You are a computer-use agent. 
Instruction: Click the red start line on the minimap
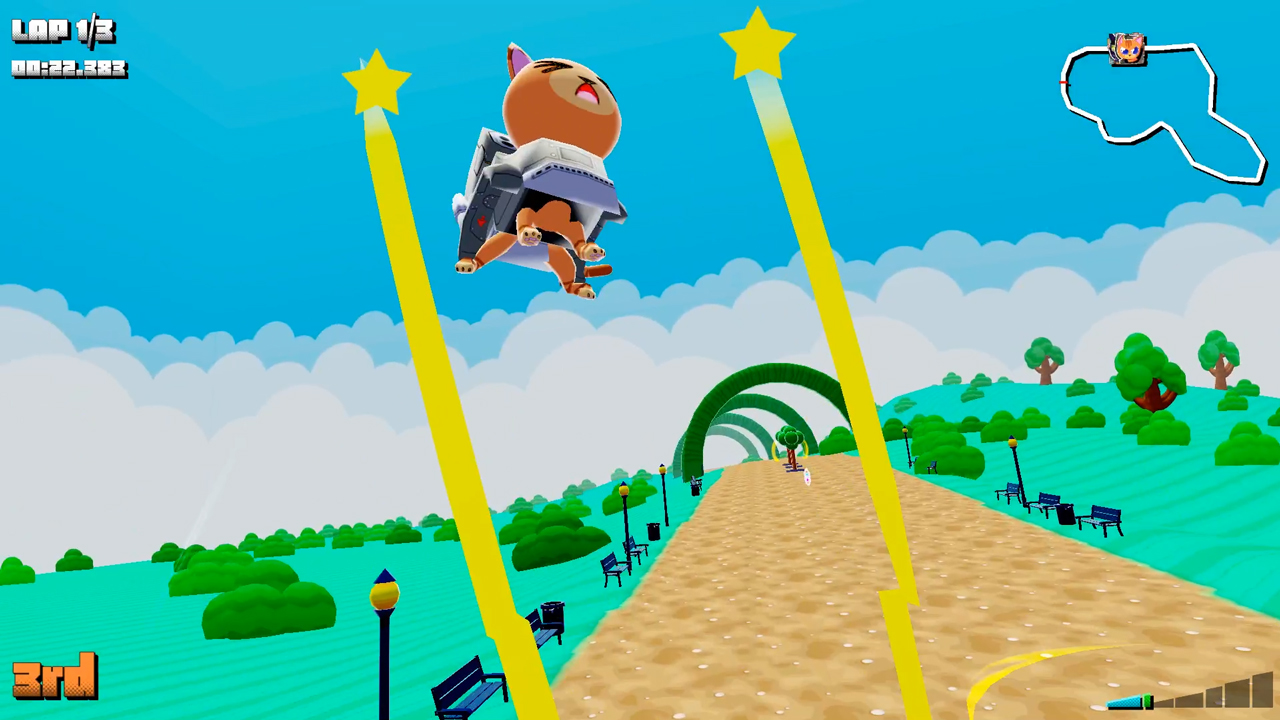click(1063, 82)
